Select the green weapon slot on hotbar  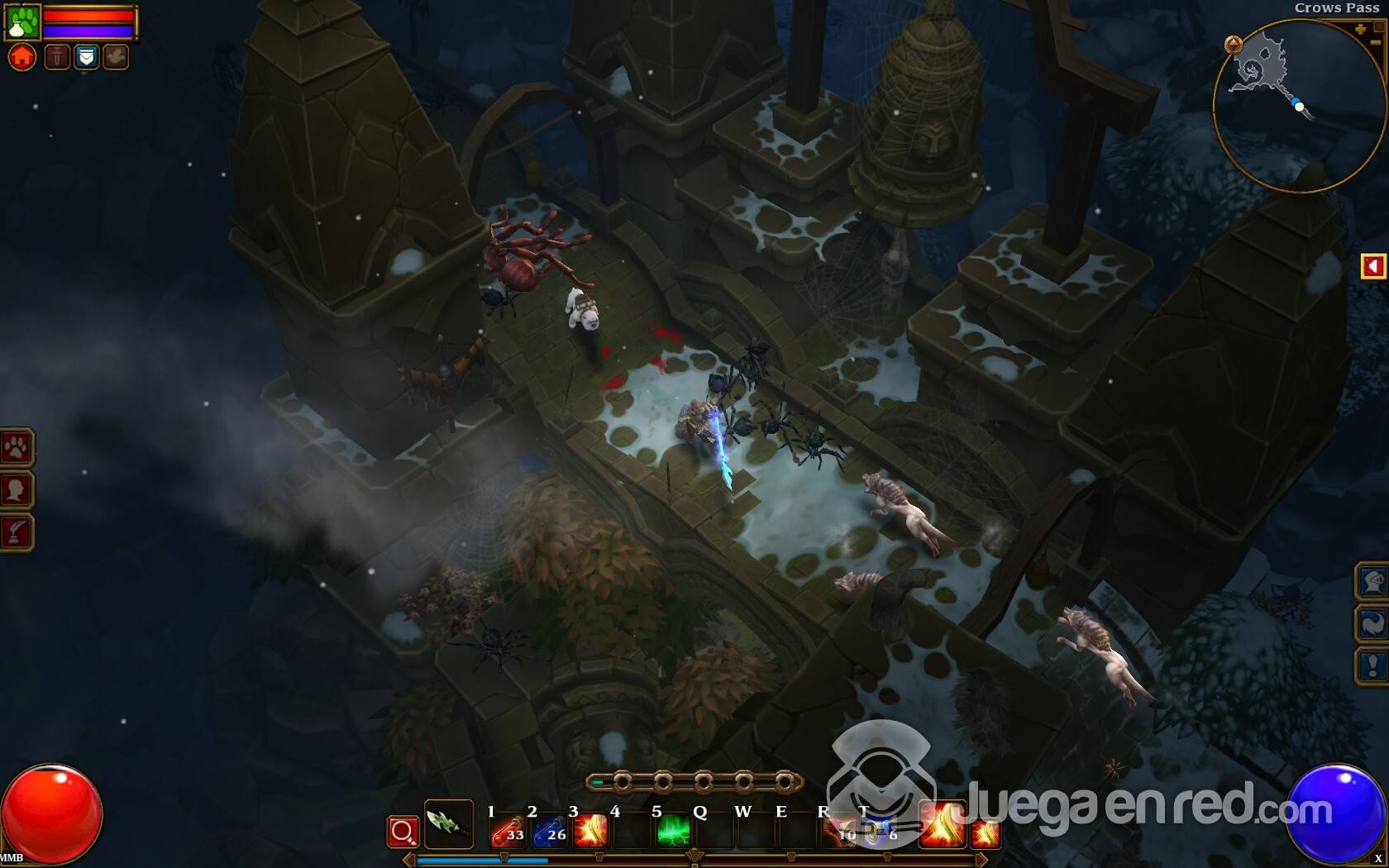tap(448, 823)
